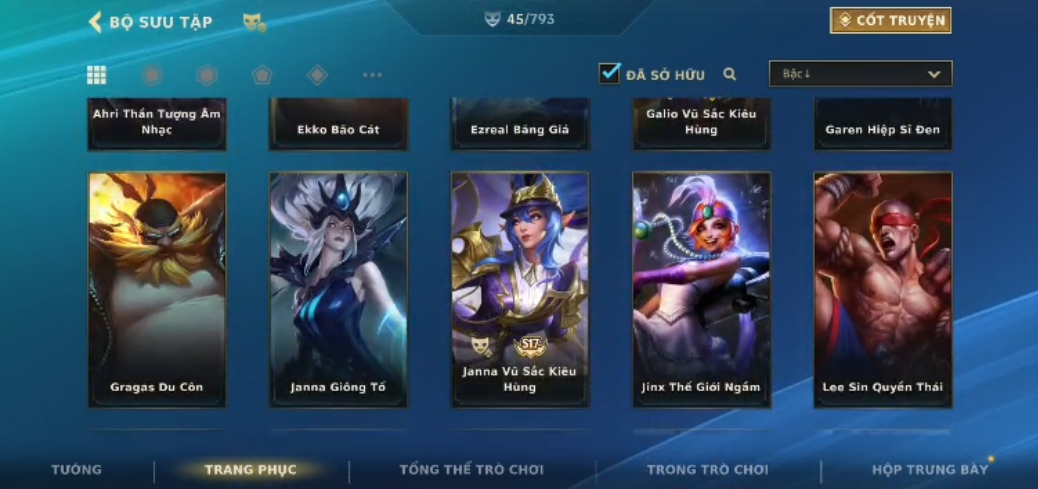Open the Bậc sort dropdown
Image resolution: width=1038 pixels, height=489 pixels.
tap(860, 74)
